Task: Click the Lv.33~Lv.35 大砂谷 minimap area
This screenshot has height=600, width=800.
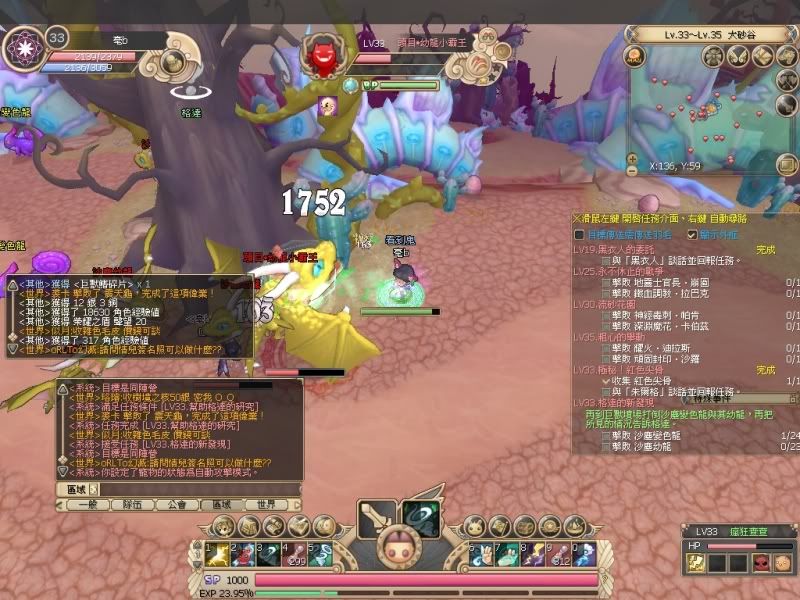Action: click(711, 34)
